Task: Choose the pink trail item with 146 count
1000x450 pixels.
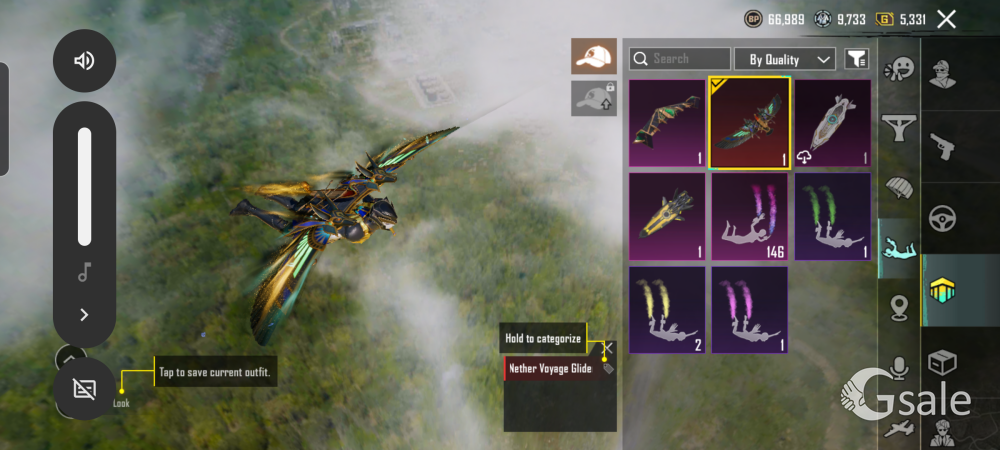Action: coord(750,217)
